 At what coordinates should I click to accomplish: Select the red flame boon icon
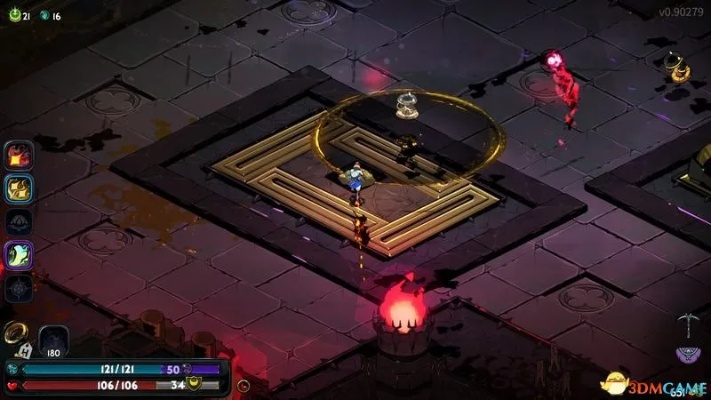pos(19,154)
